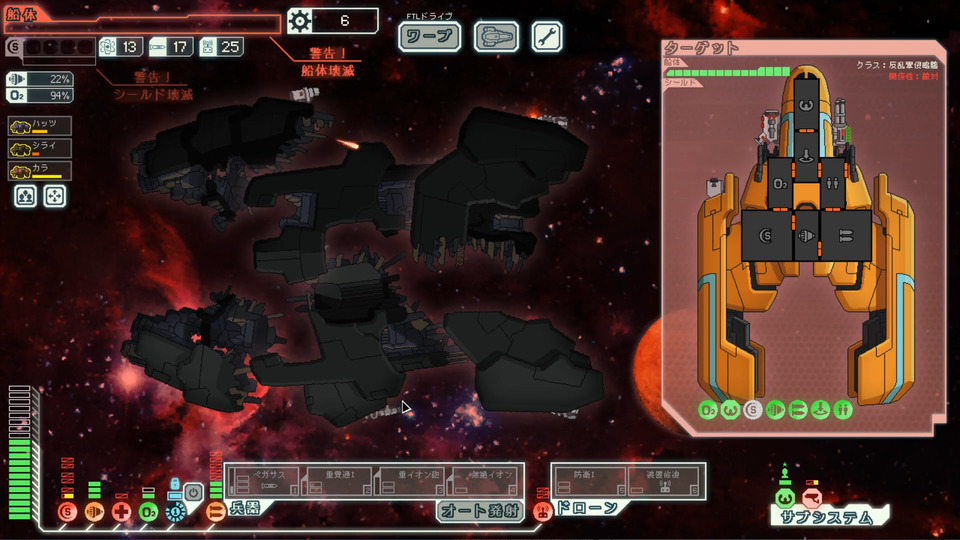
Task: Click the O2 oxygen system icon
Action: coord(148,512)
